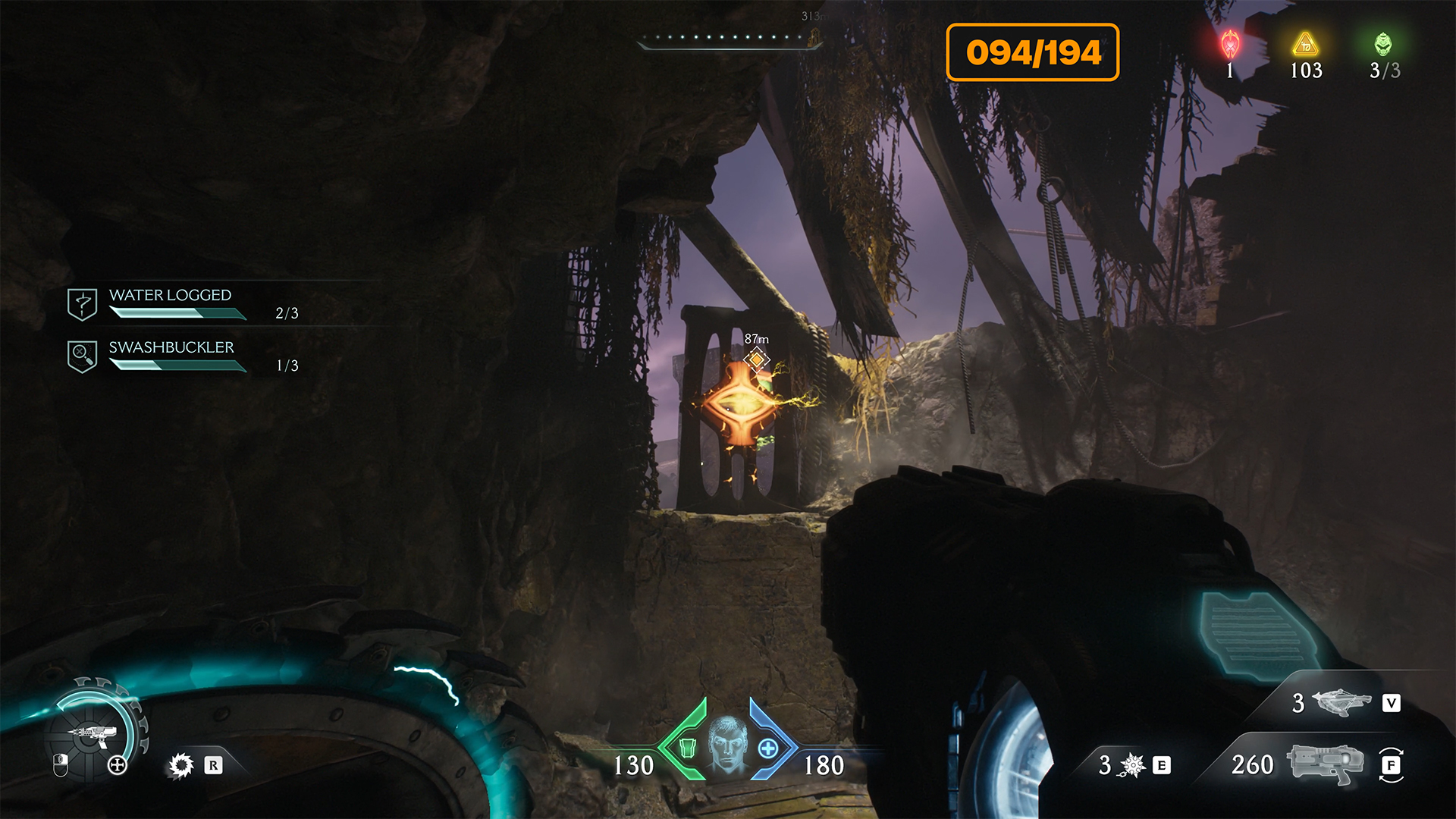Activate the spiked shuriken throwable icon

(x=1132, y=765)
